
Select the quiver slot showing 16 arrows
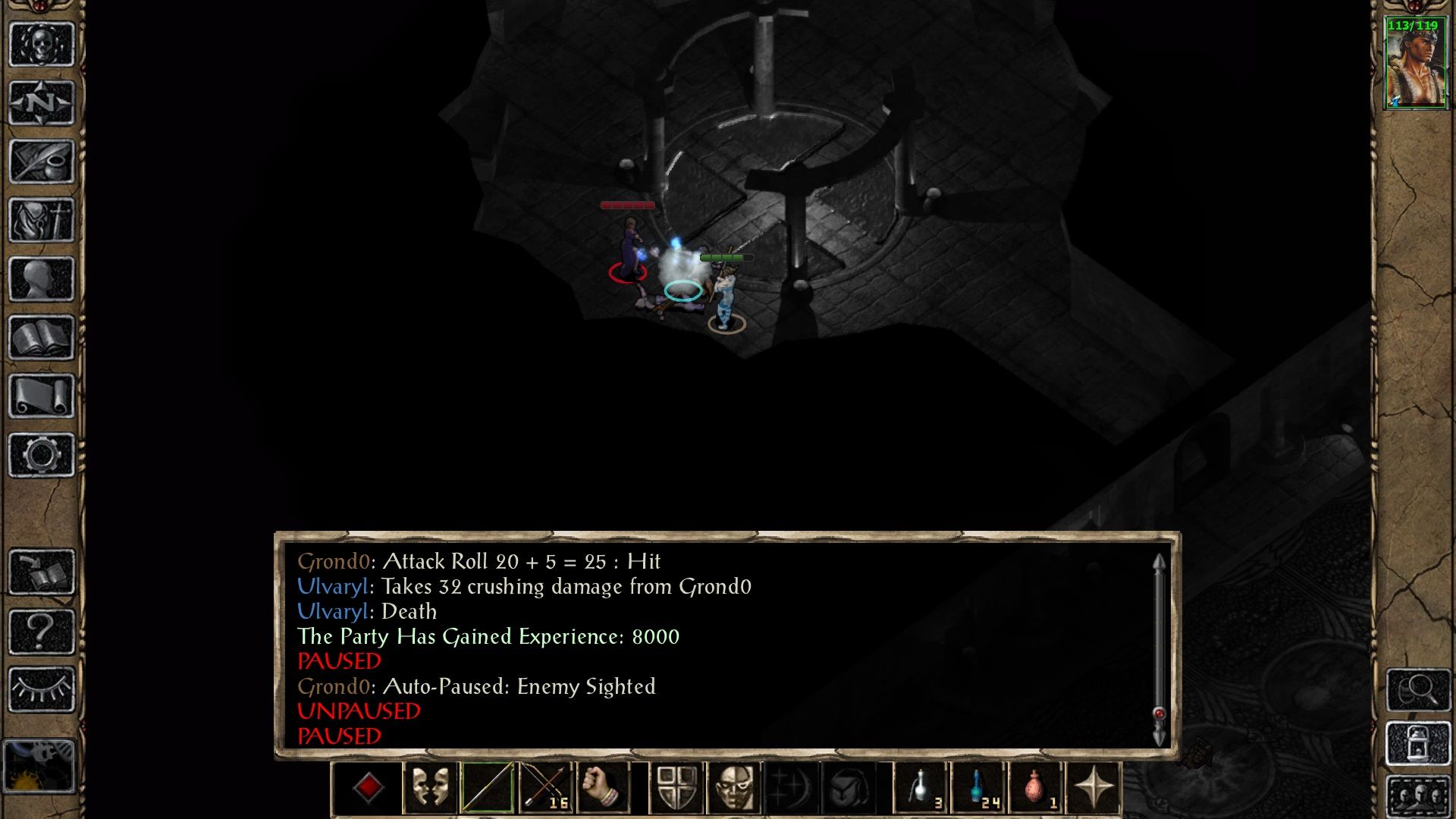tap(544, 789)
